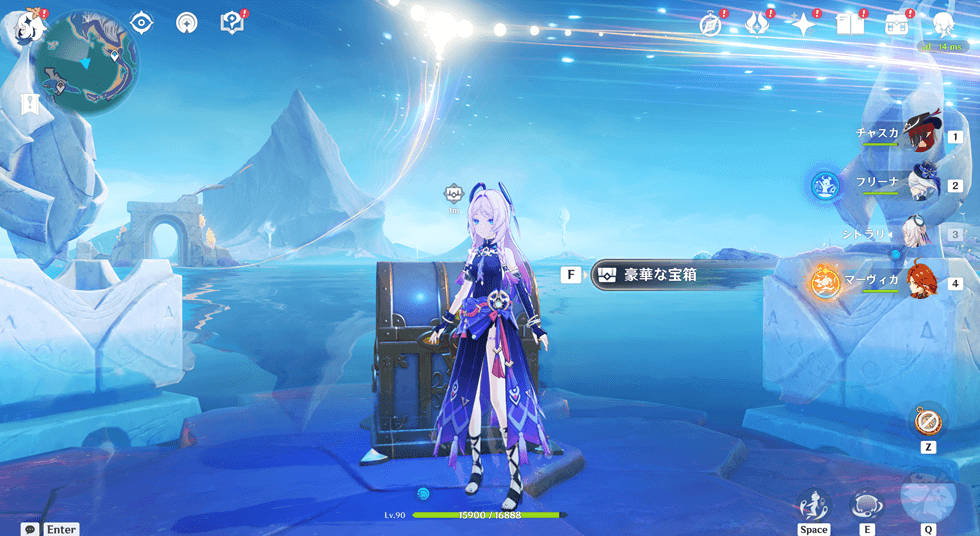Open the co-op mode character icon
980x536 pixels.
(942, 24)
